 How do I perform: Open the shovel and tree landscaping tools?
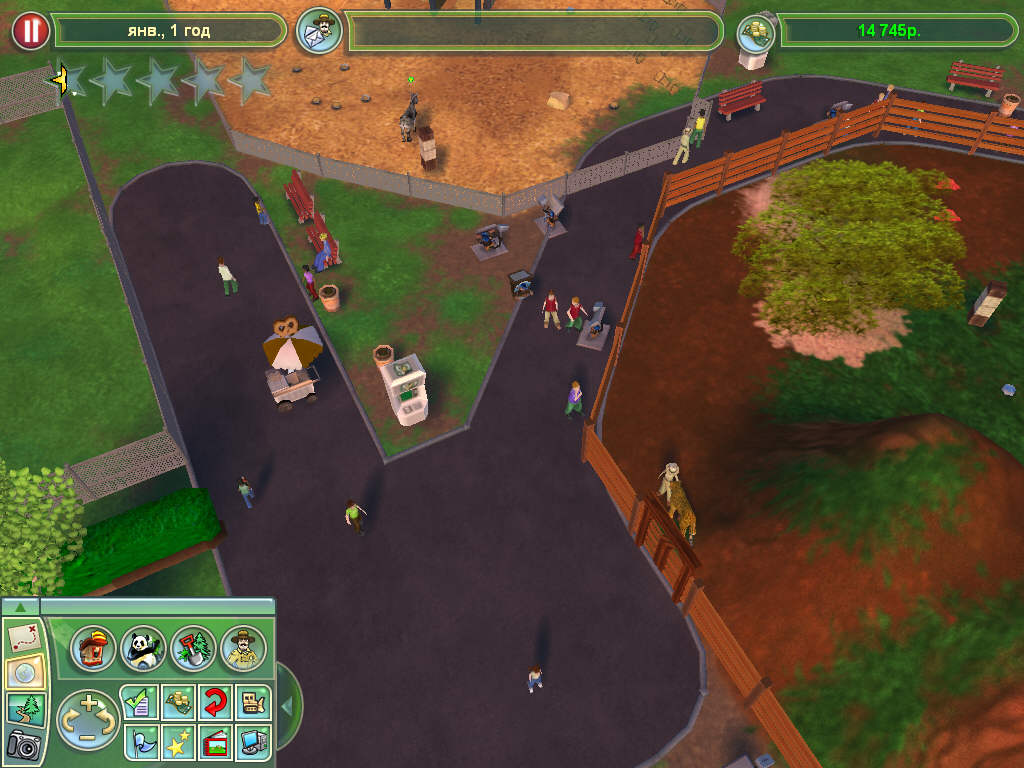[193, 649]
